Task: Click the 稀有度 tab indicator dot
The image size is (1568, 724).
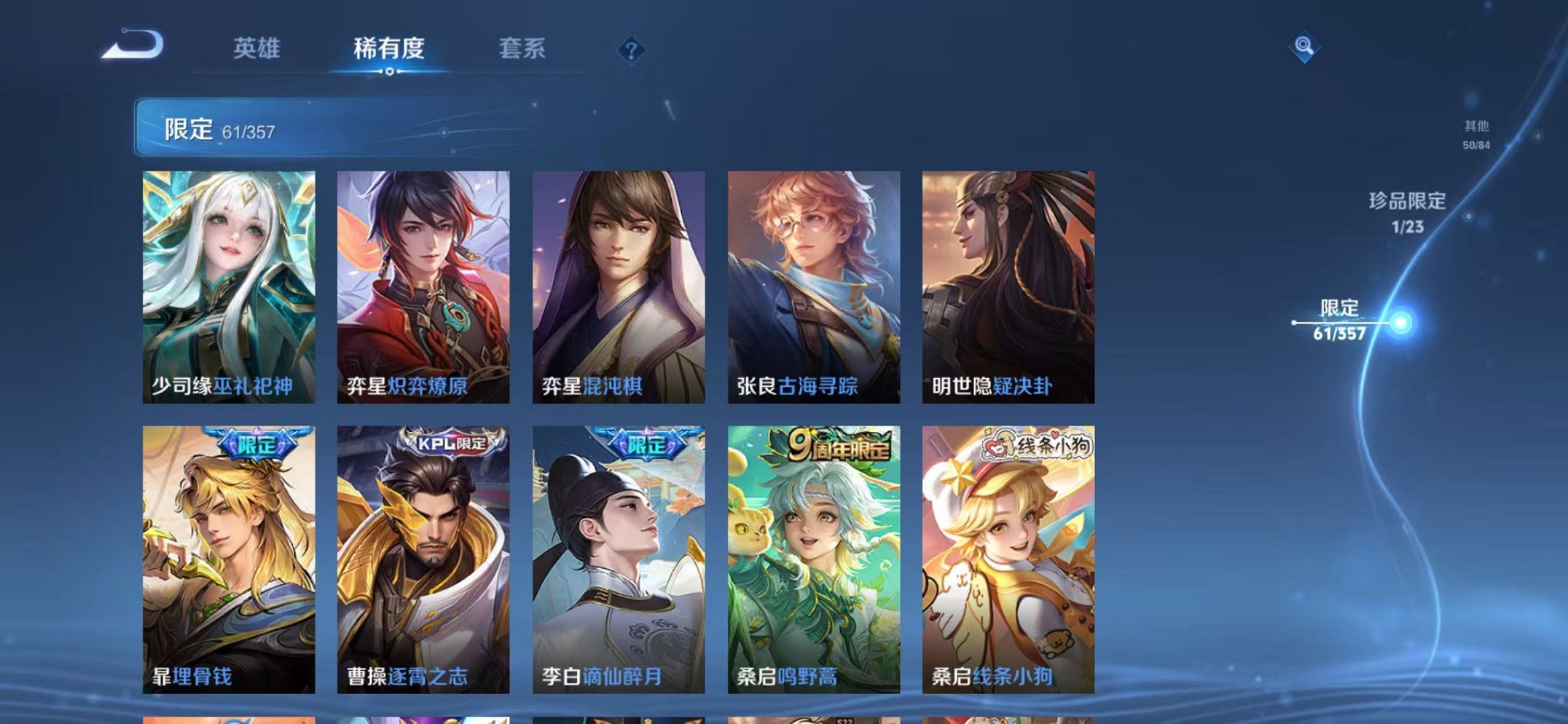Action: (391, 71)
